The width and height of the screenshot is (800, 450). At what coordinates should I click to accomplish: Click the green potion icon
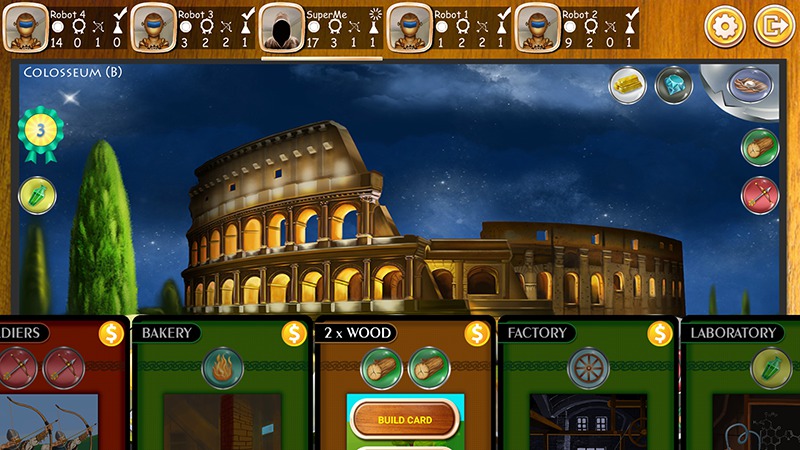[x=38, y=195]
